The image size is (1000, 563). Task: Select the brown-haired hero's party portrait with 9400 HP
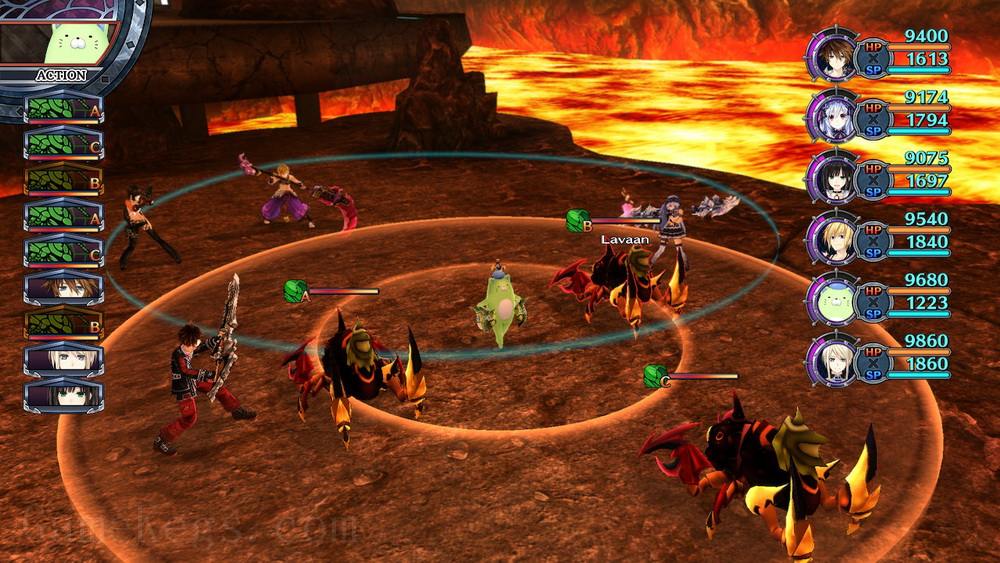point(832,60)
